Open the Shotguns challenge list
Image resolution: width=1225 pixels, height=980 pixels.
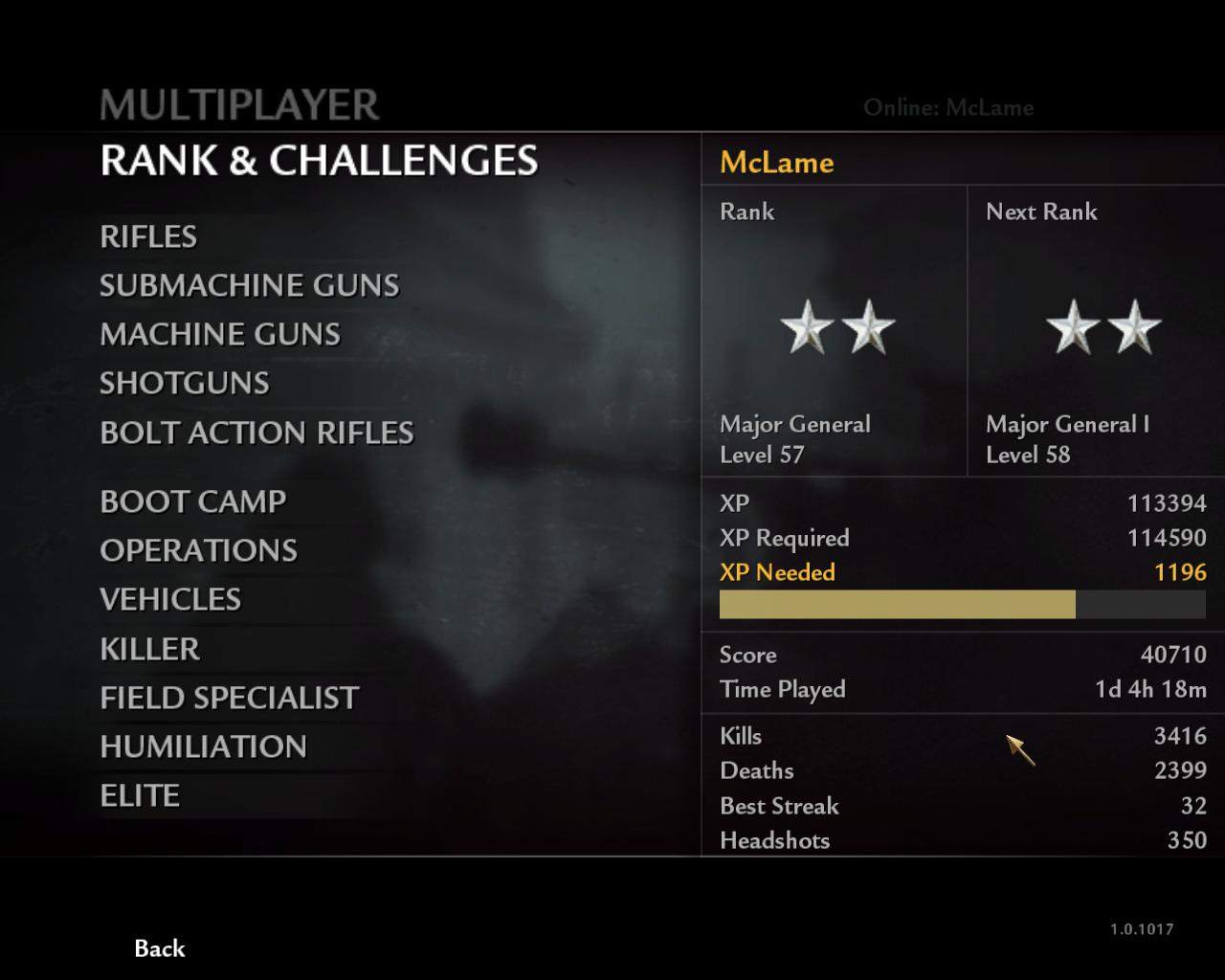pyautogui.click(x=185, y=383)
